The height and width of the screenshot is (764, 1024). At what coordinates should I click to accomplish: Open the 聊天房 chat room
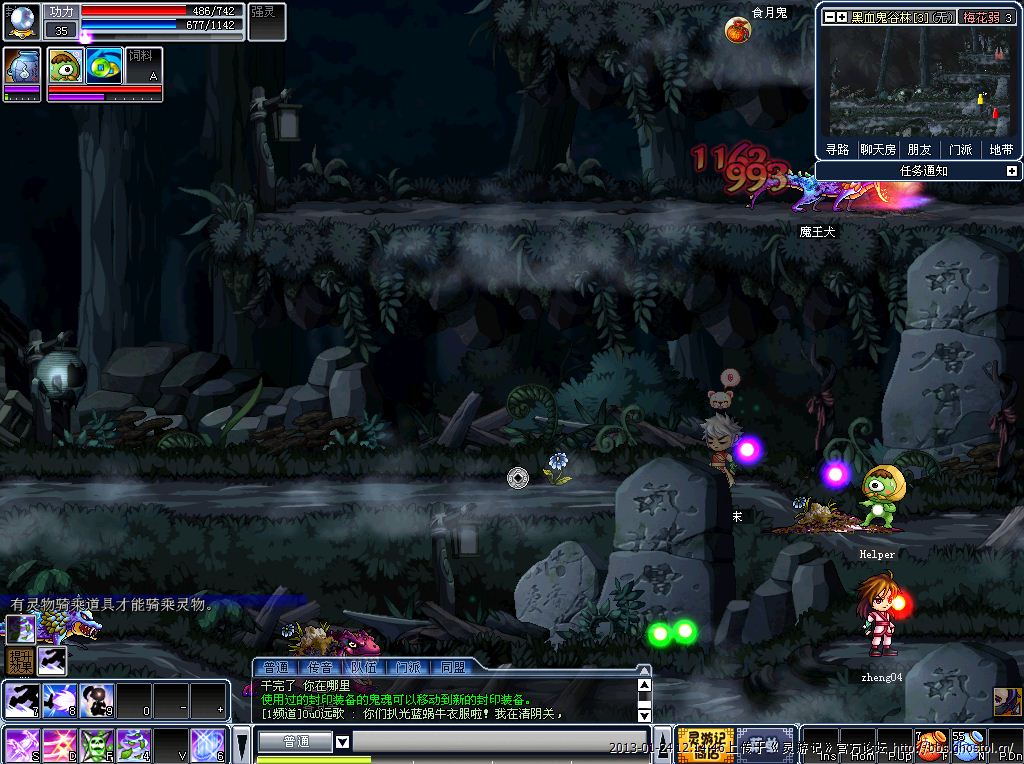[x=878, y=149]
